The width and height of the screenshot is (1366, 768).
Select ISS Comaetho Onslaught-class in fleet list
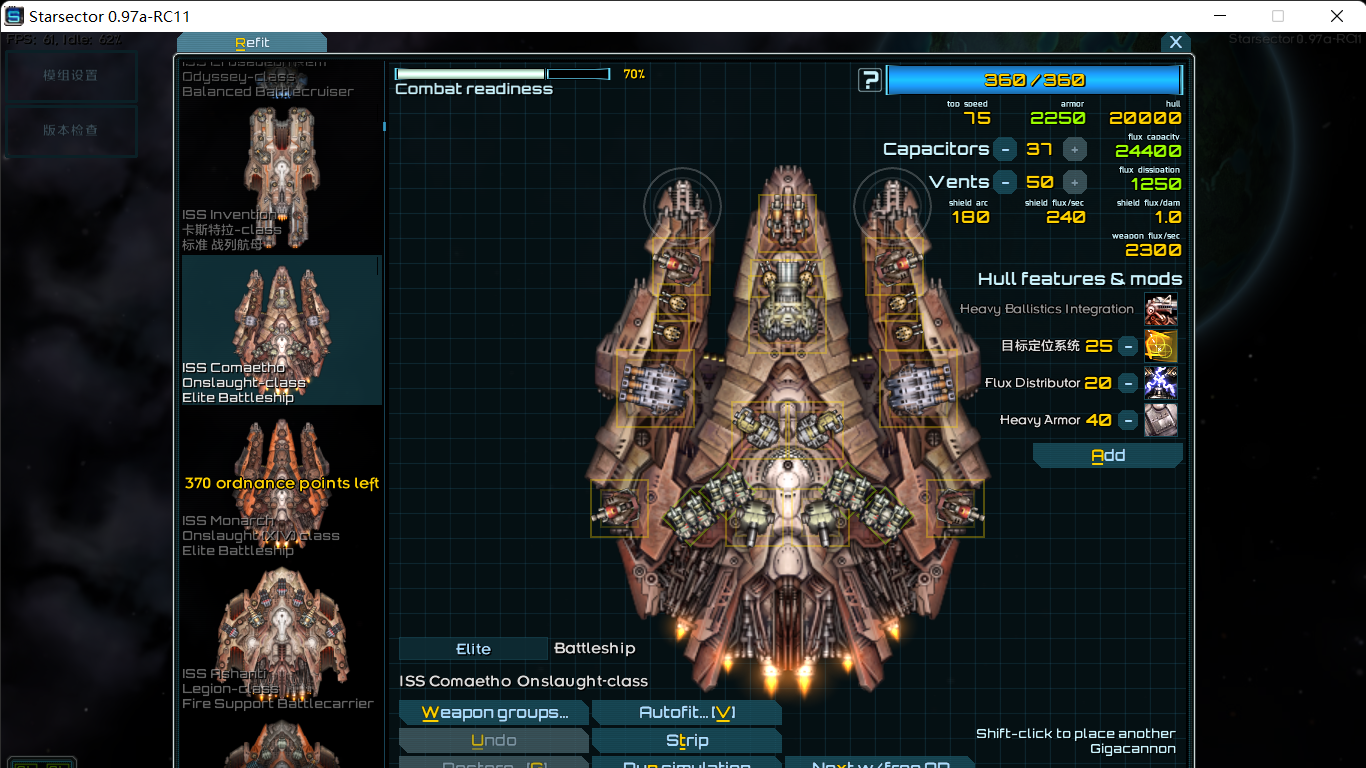pyautogui.click(x=280, y=330)
